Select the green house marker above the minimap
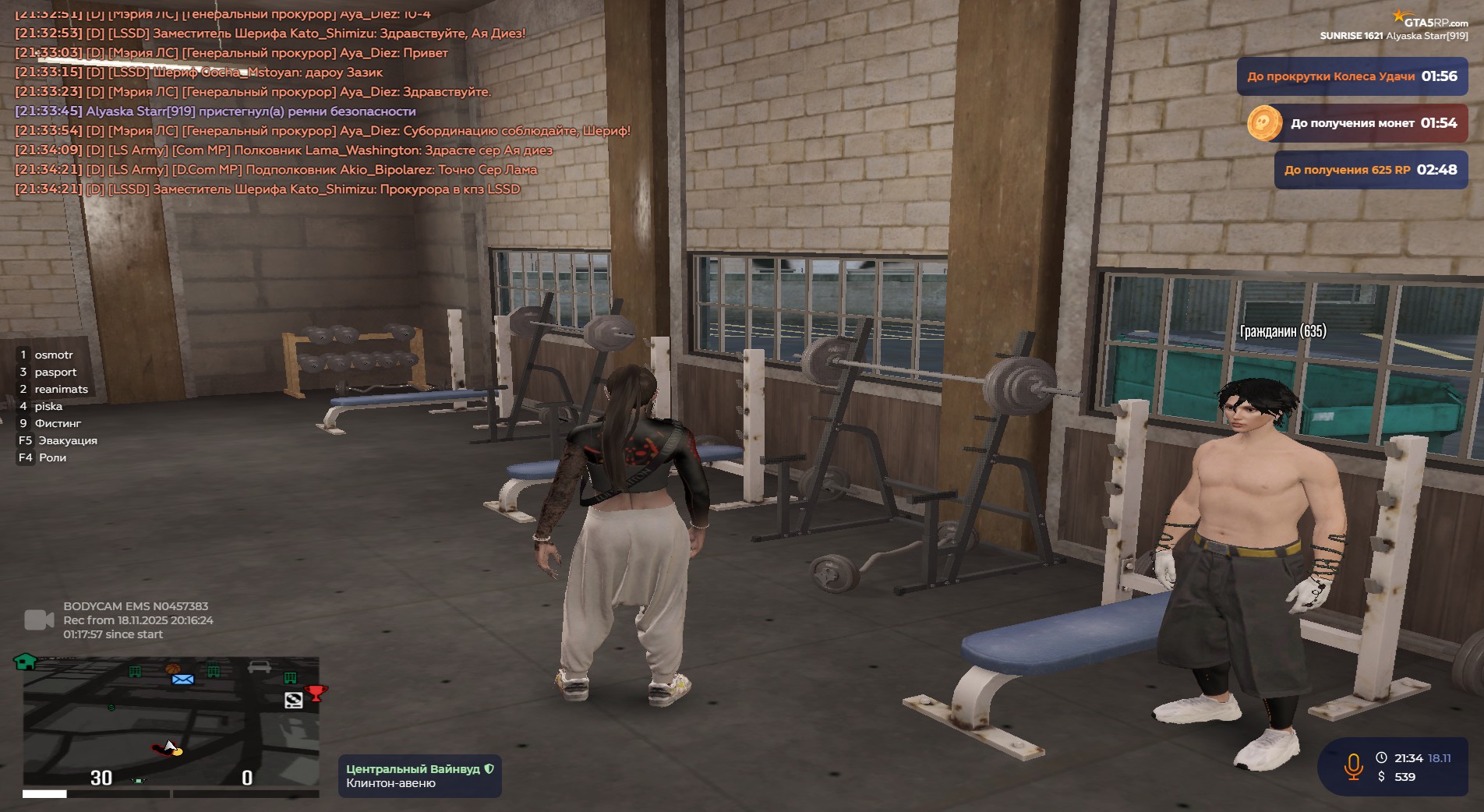 click(x=26, y=662)
